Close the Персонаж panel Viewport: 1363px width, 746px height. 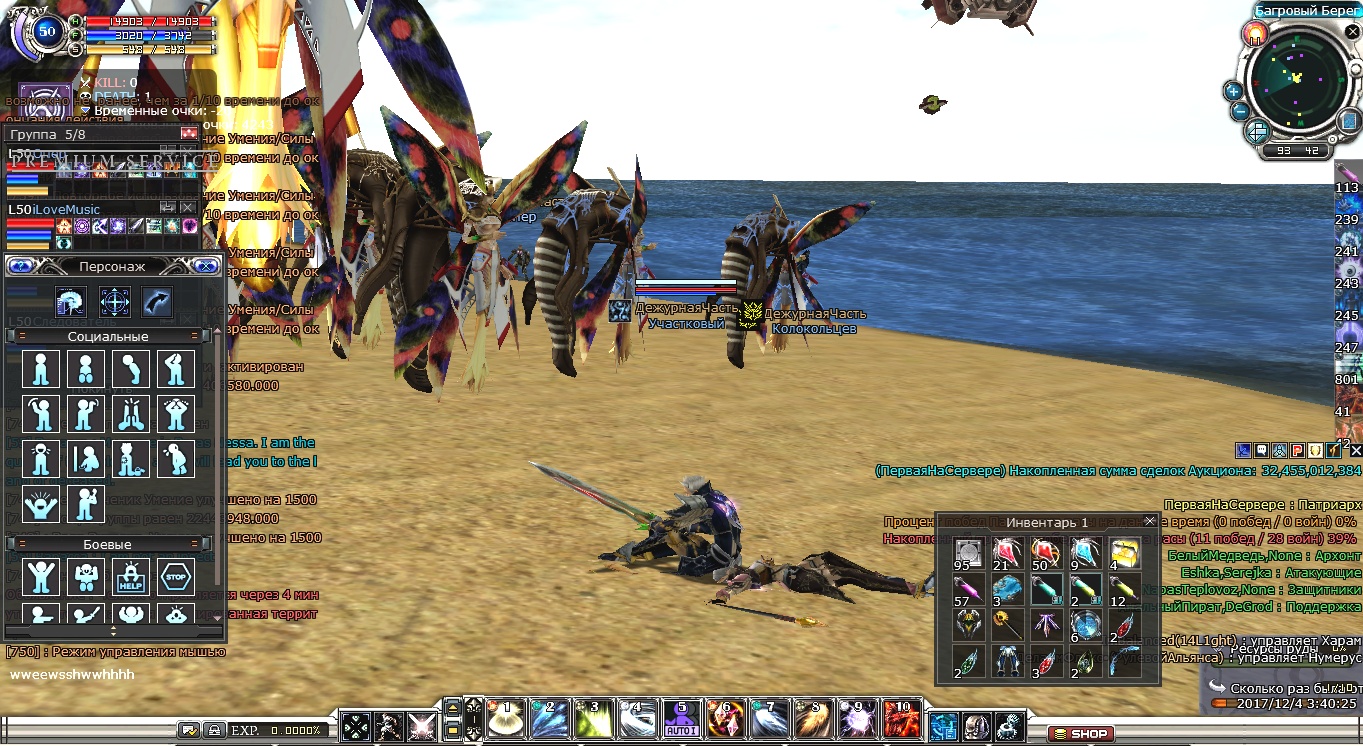205,266
